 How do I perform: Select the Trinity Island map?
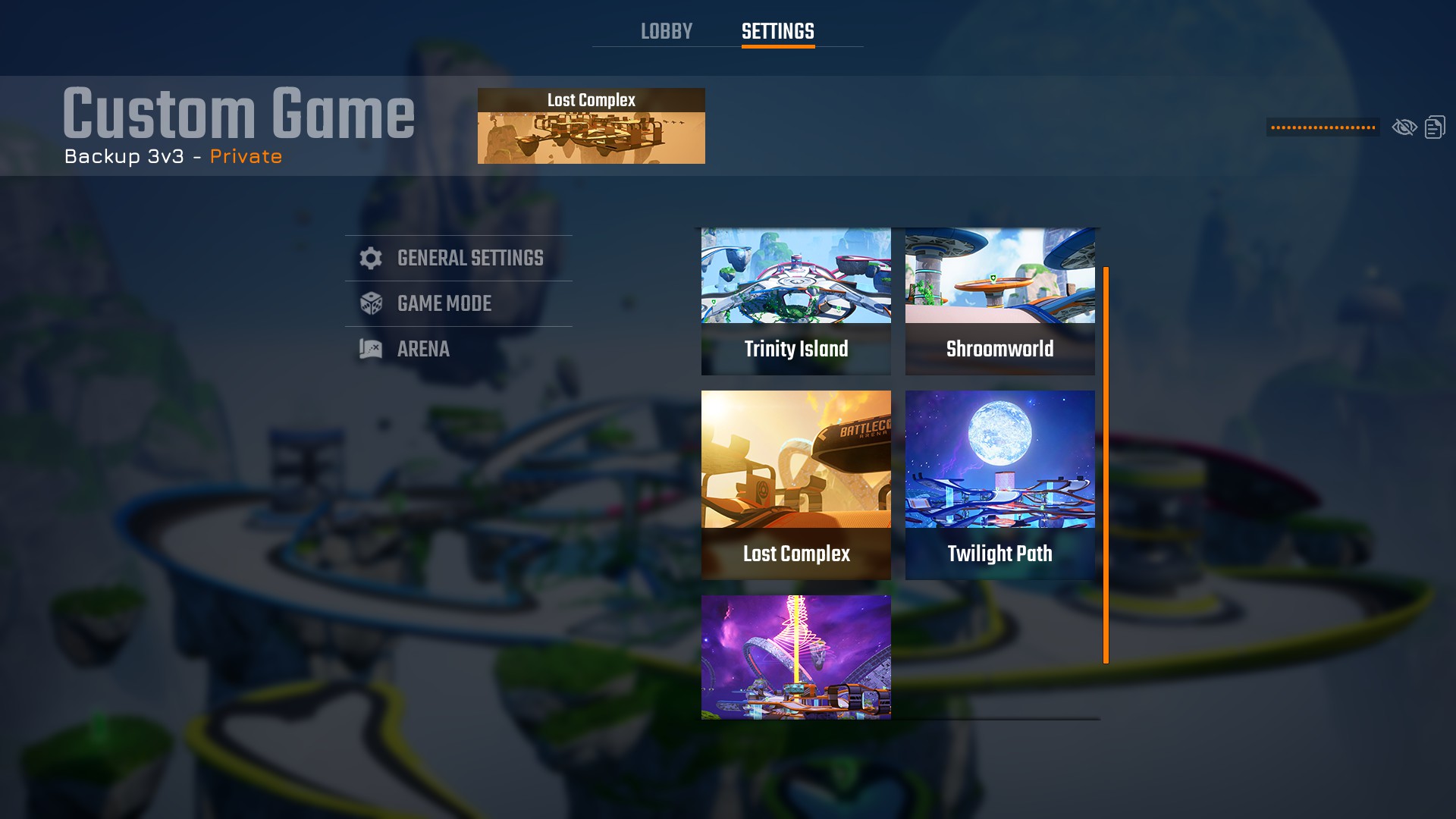[795, 301]
